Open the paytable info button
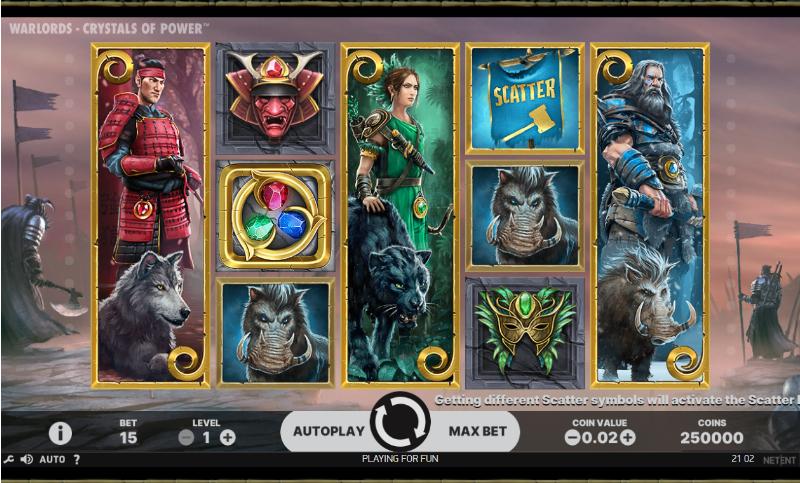The height and width of the screenshot is (483, 800). tap(60, 433)
